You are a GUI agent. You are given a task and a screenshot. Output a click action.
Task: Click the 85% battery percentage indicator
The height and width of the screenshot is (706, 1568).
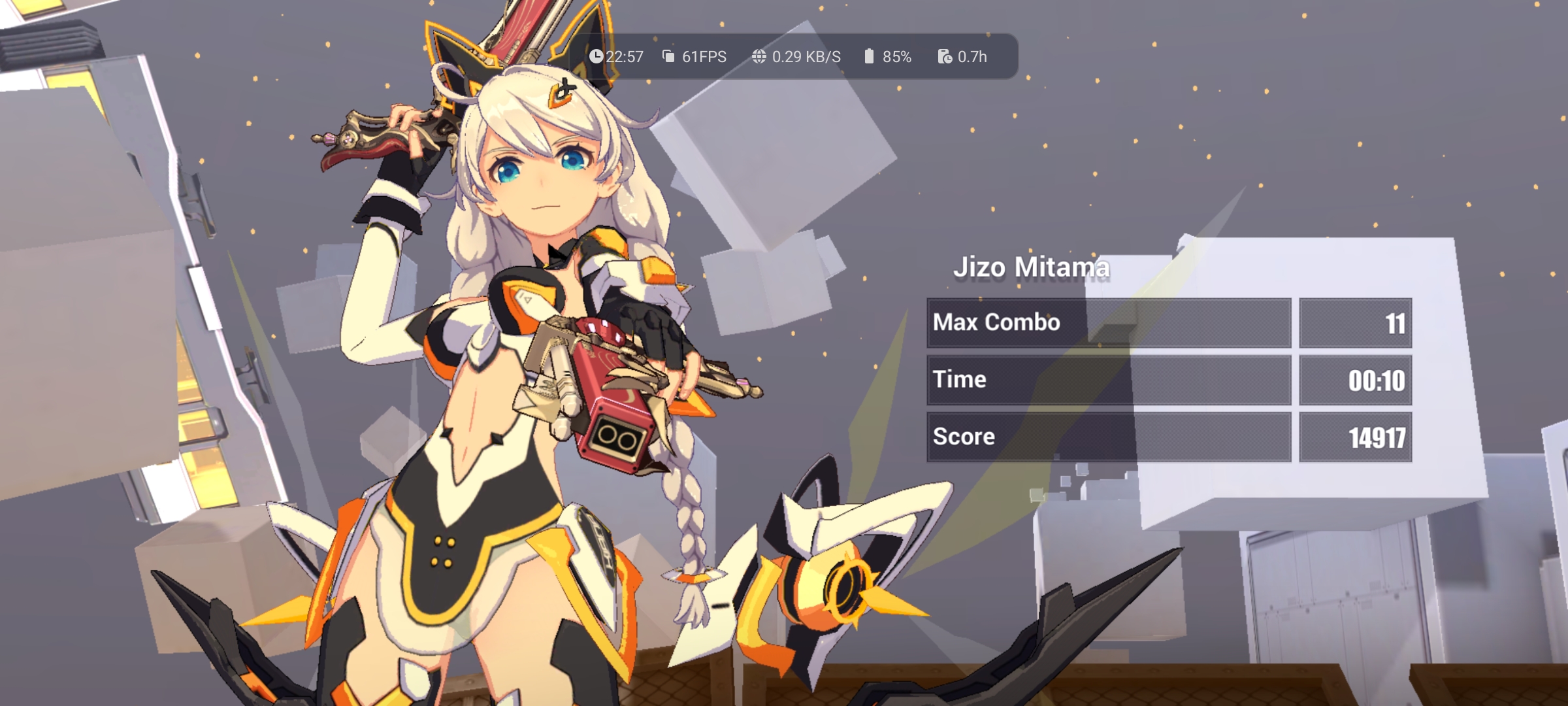(897, 57)
